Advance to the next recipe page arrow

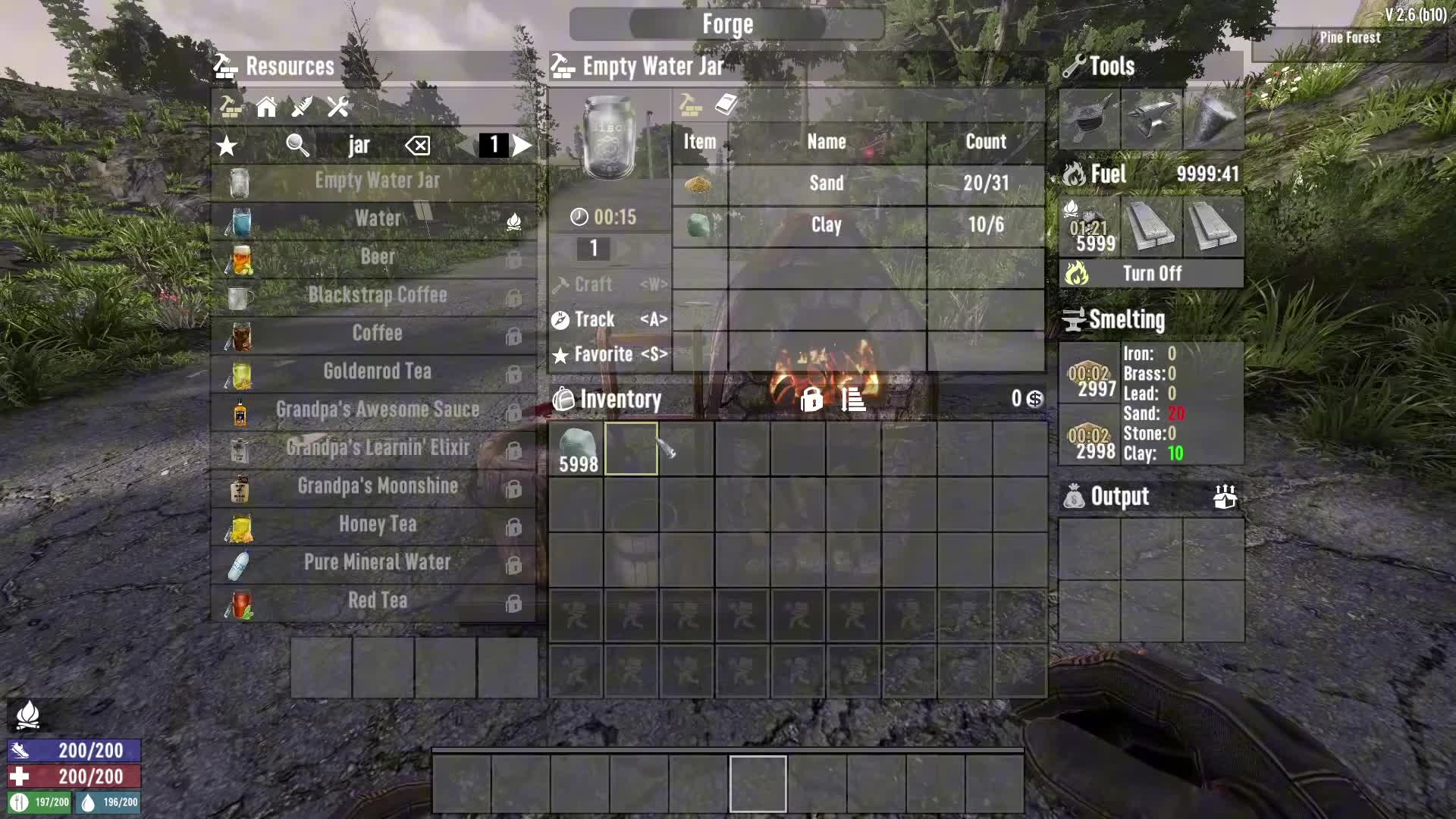[x=522, y=146]
